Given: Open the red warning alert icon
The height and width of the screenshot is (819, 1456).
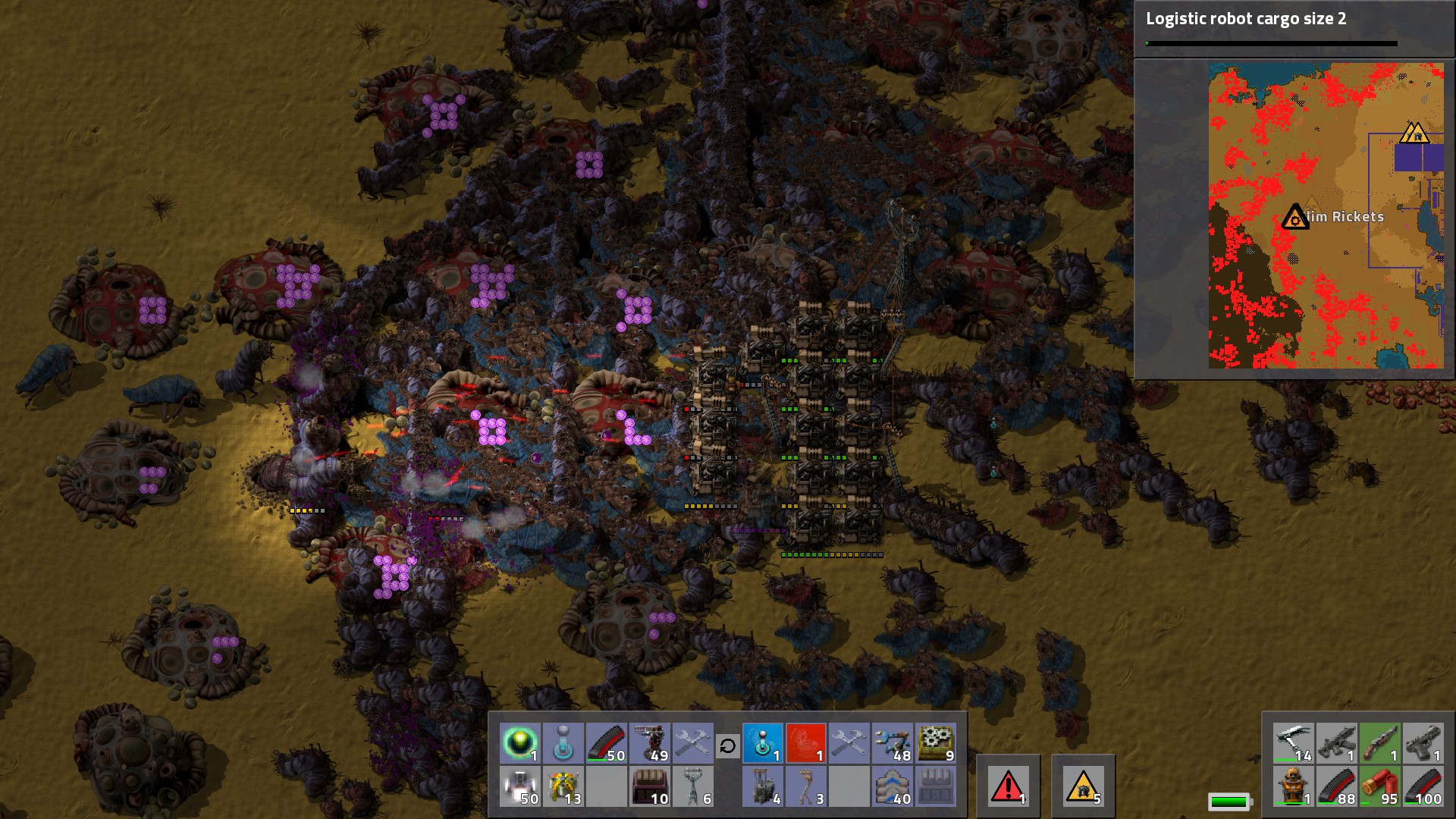Looking at the screenshot, I should [x=1008, y=786].
